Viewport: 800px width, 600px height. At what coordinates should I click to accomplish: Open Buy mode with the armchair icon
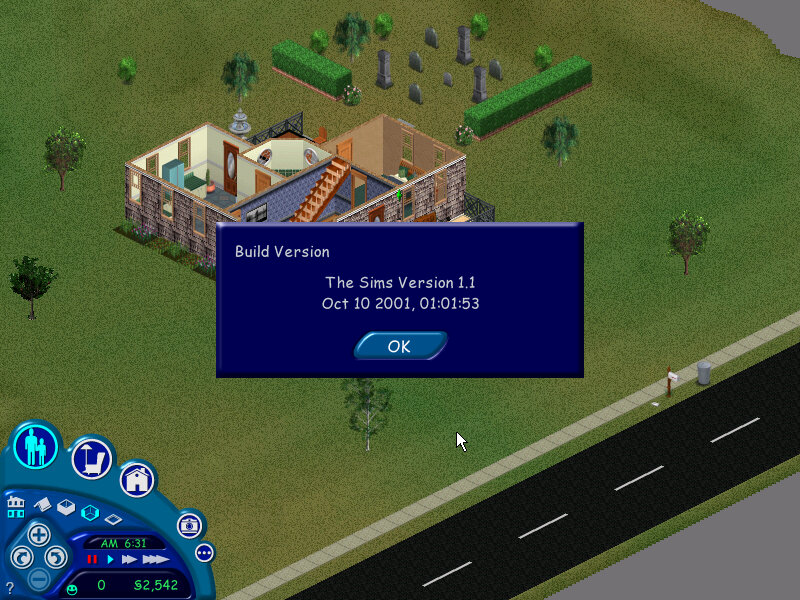tap(91, 458)
